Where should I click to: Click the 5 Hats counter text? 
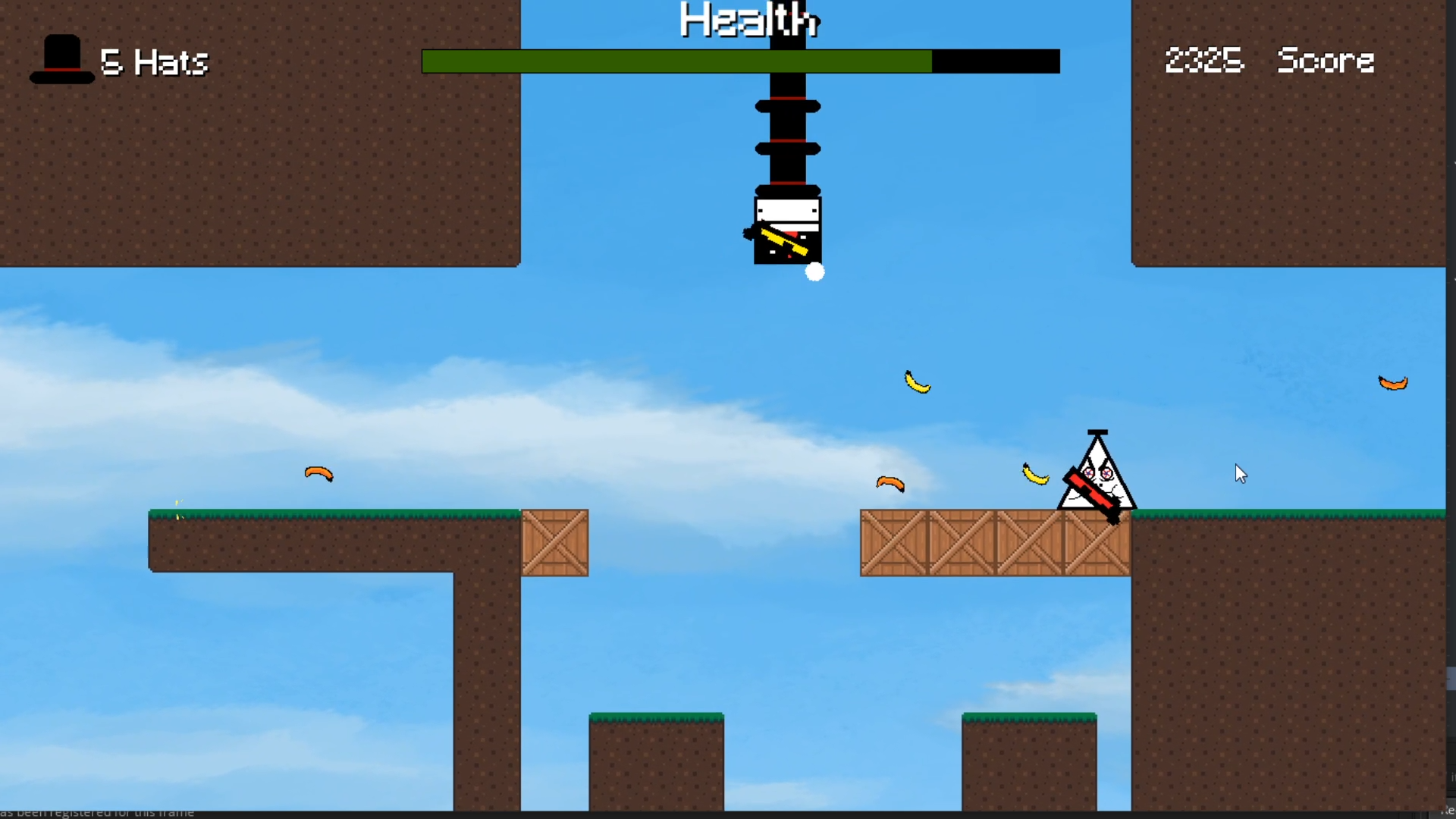coord(154,62)
